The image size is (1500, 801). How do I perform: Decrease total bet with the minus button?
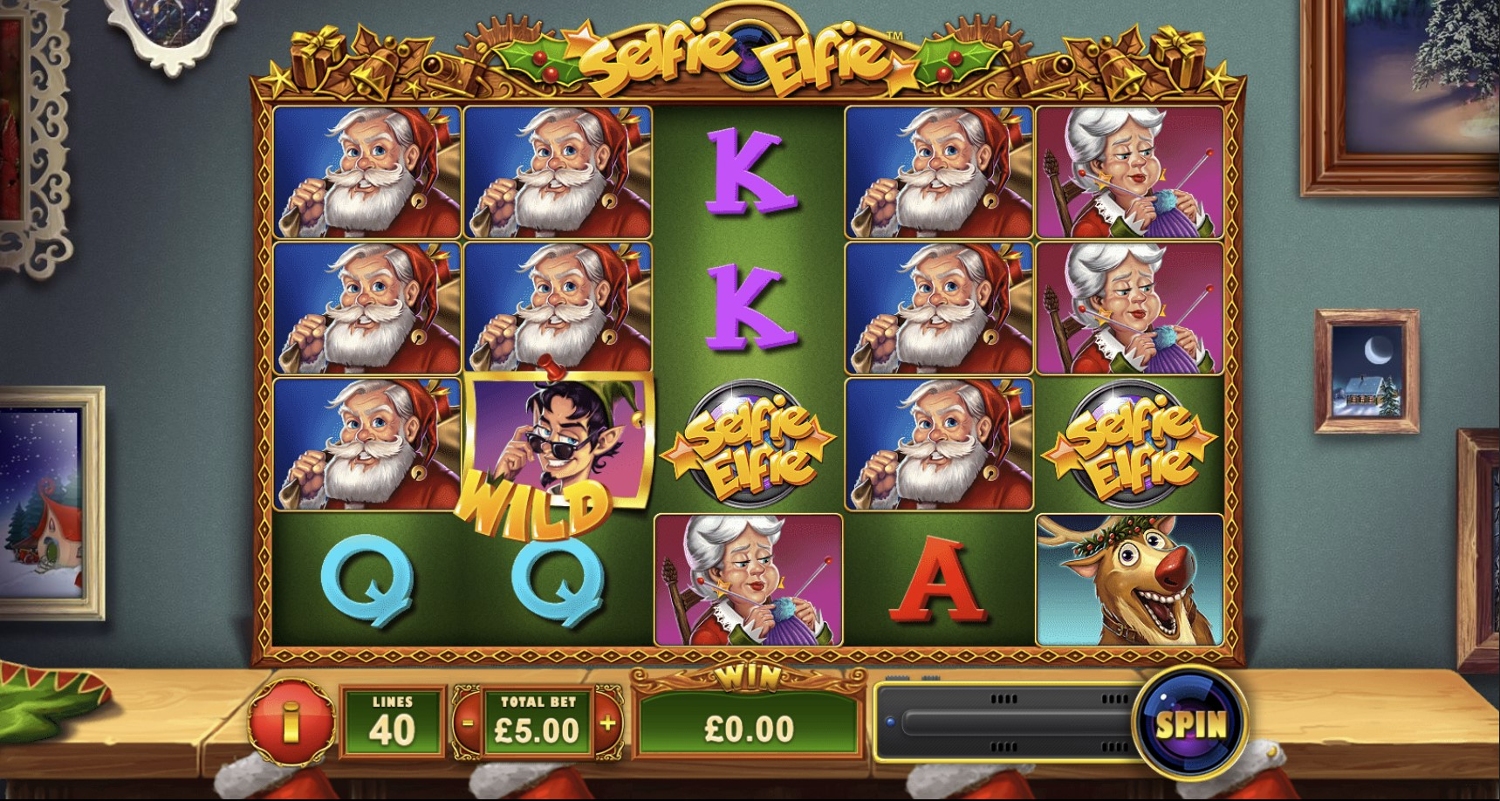pyautogui.click(x=468, y=722)
